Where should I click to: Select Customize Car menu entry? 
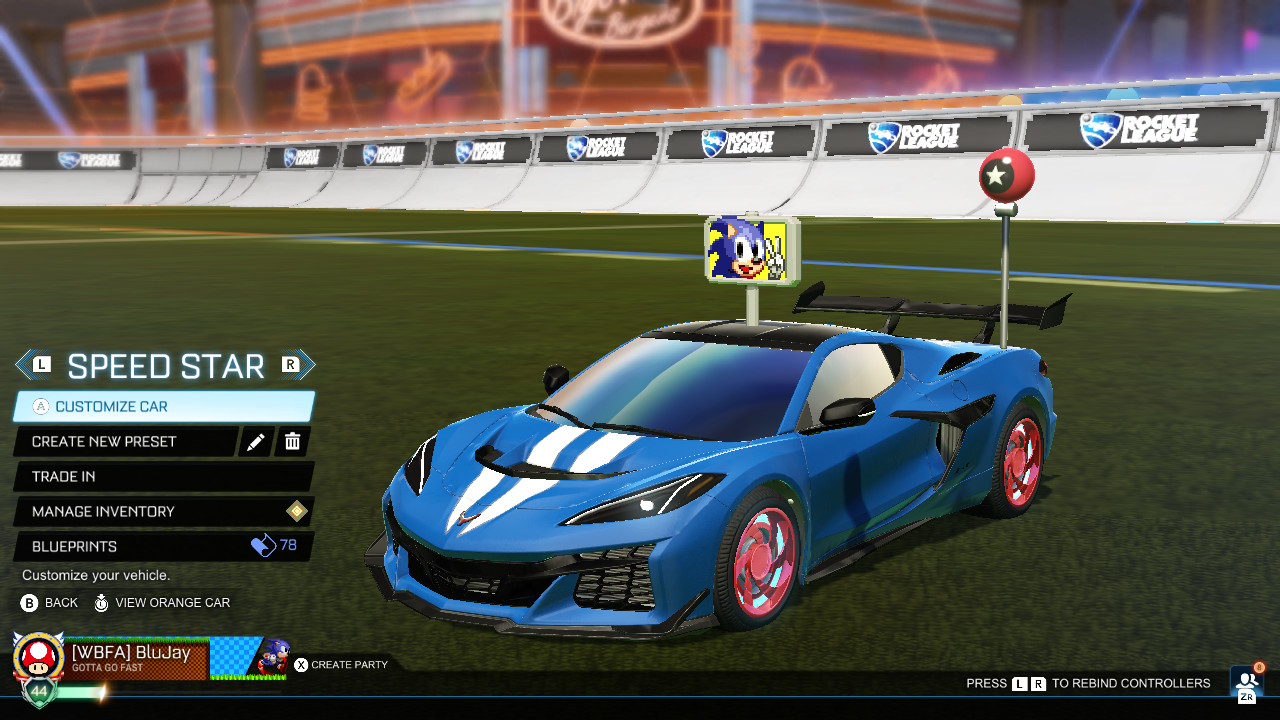coord(163,407)
